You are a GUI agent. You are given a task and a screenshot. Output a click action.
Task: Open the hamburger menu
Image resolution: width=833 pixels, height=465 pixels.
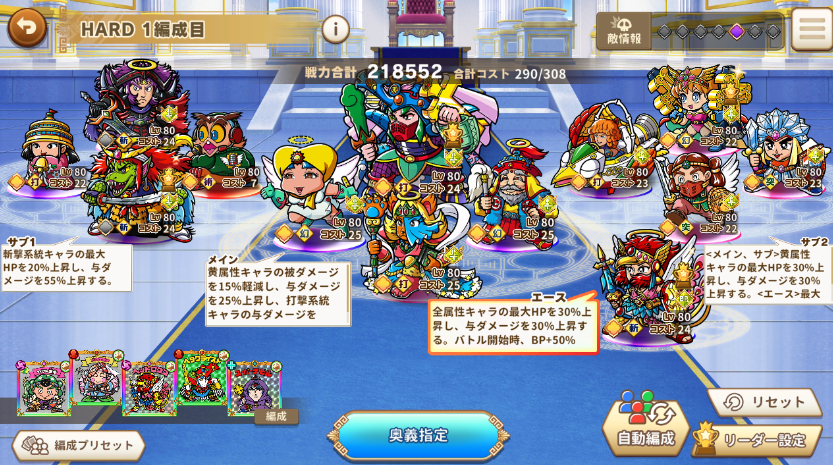pos(810,30)
